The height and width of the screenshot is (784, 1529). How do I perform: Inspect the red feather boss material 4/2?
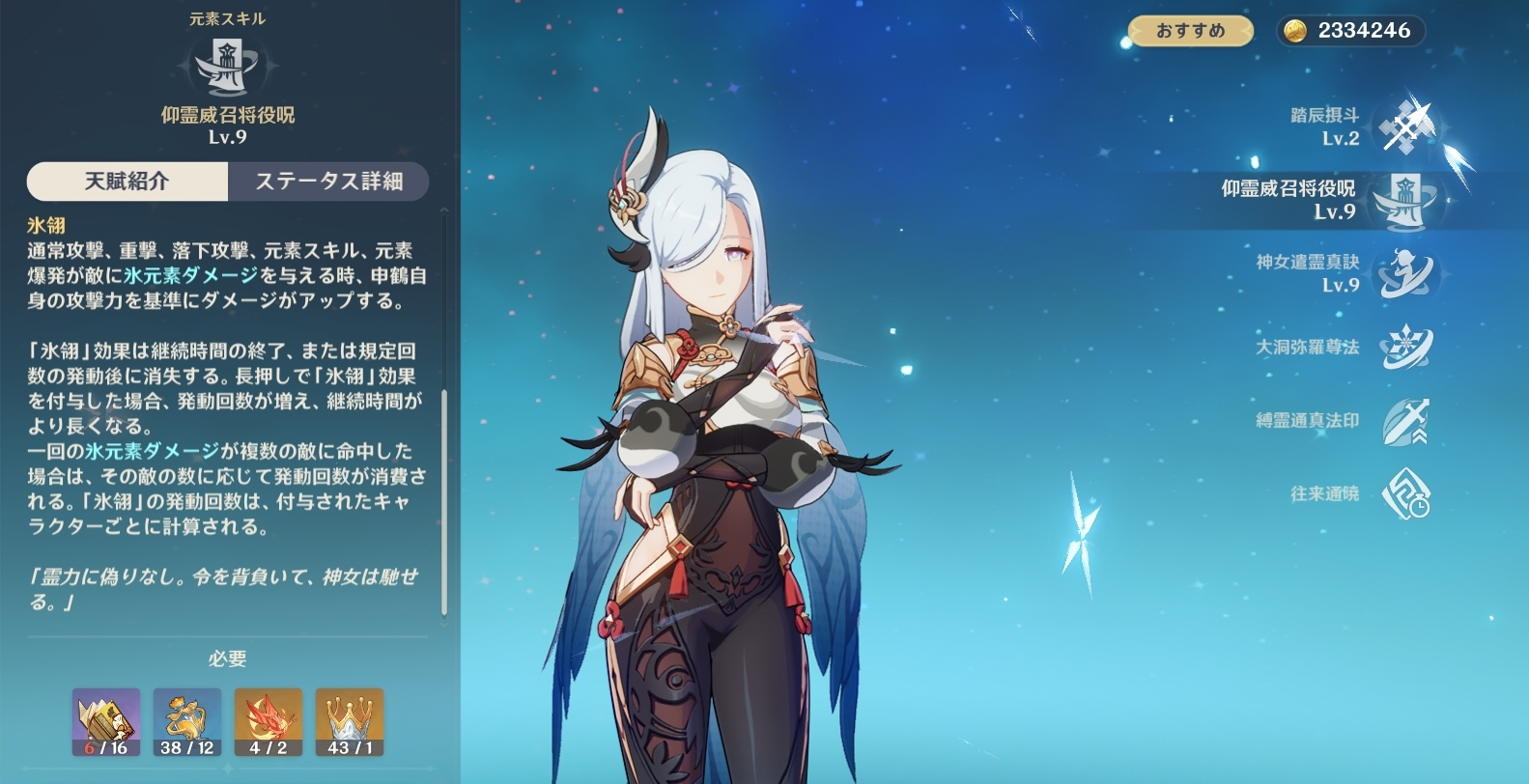269,722
